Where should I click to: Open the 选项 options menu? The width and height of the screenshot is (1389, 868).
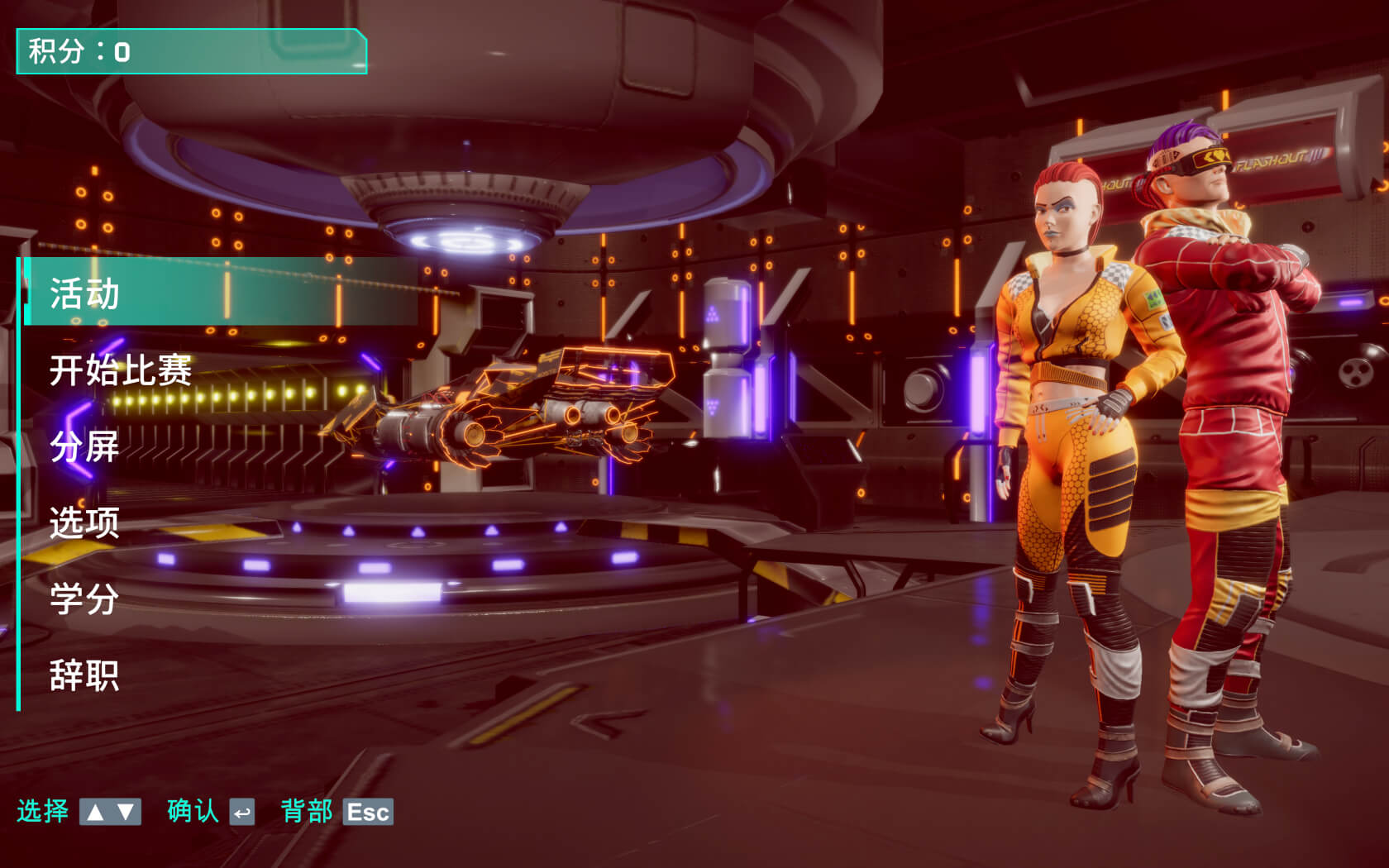click(x=85, y=522)
